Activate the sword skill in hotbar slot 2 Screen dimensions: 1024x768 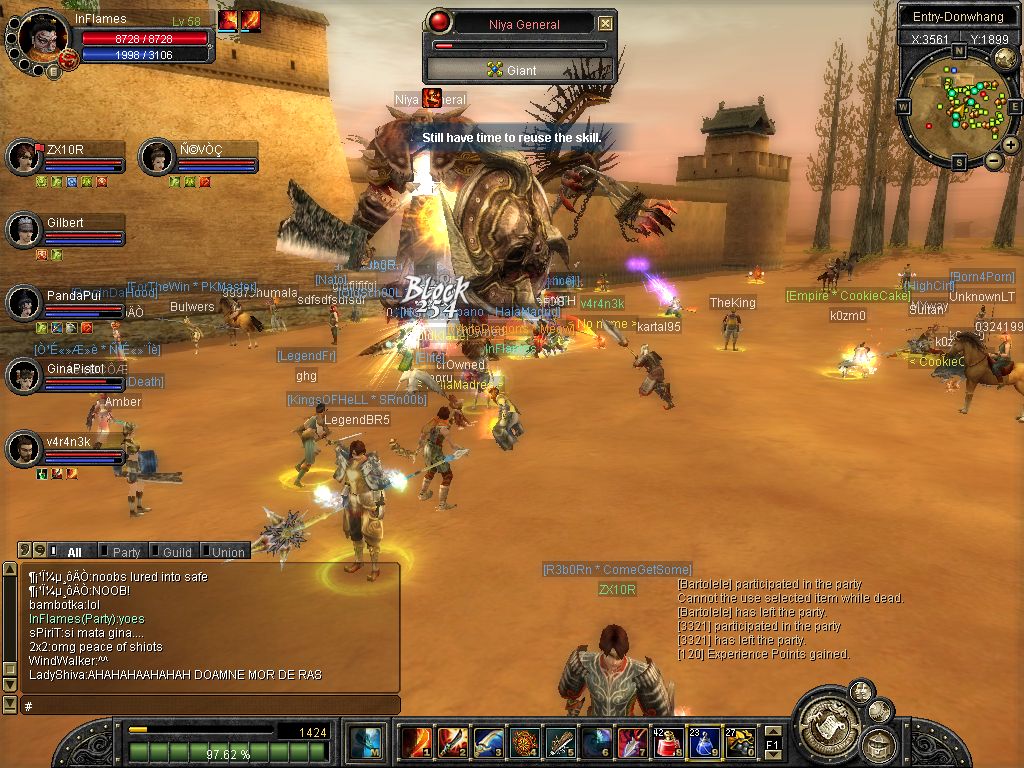click(452, 743)
